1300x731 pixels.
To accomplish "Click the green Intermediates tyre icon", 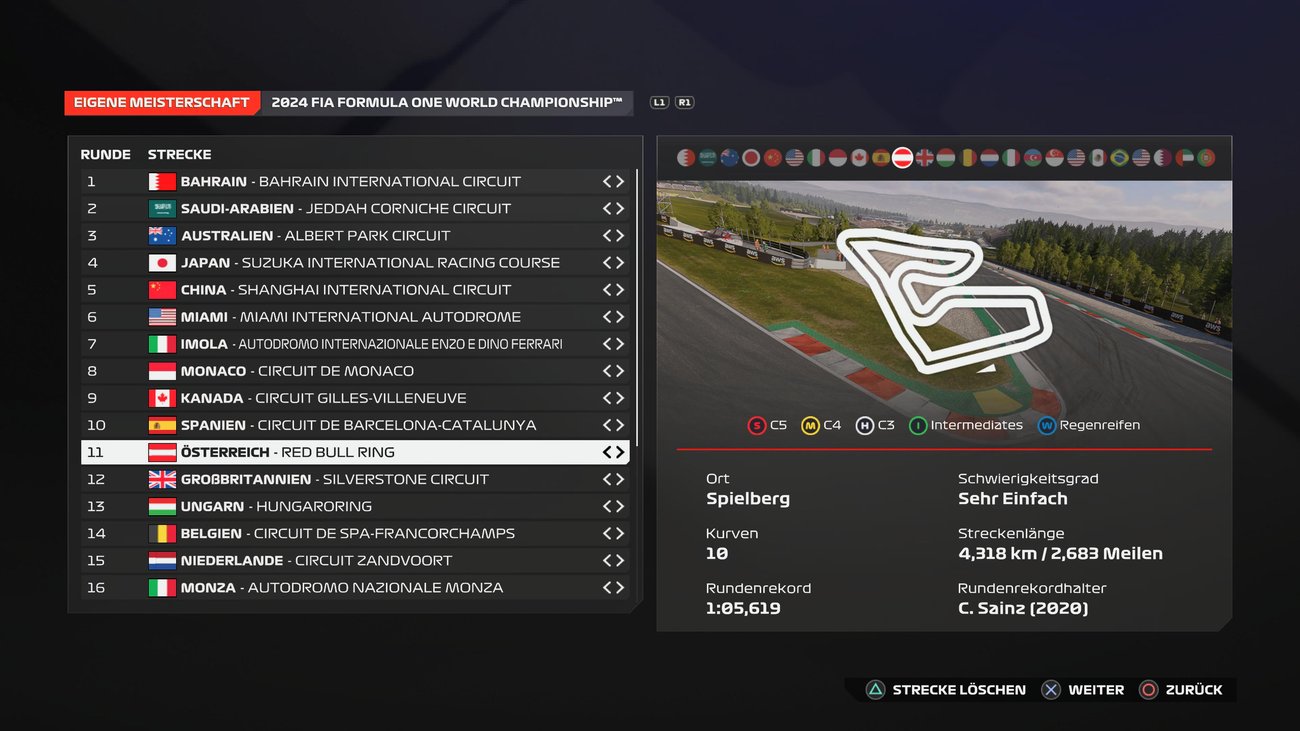I will tap(919, 425).
